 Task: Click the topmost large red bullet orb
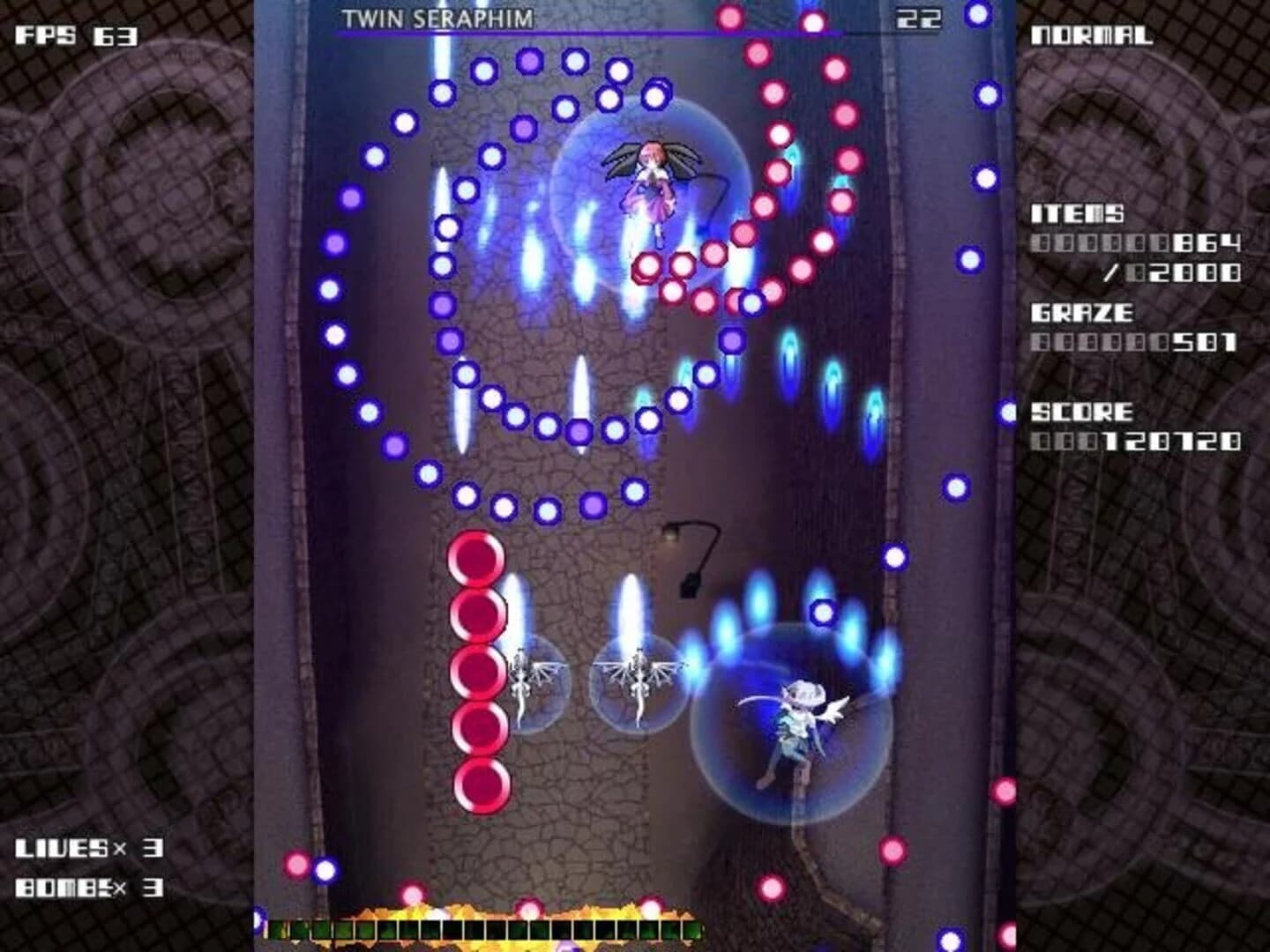point(478,557)
